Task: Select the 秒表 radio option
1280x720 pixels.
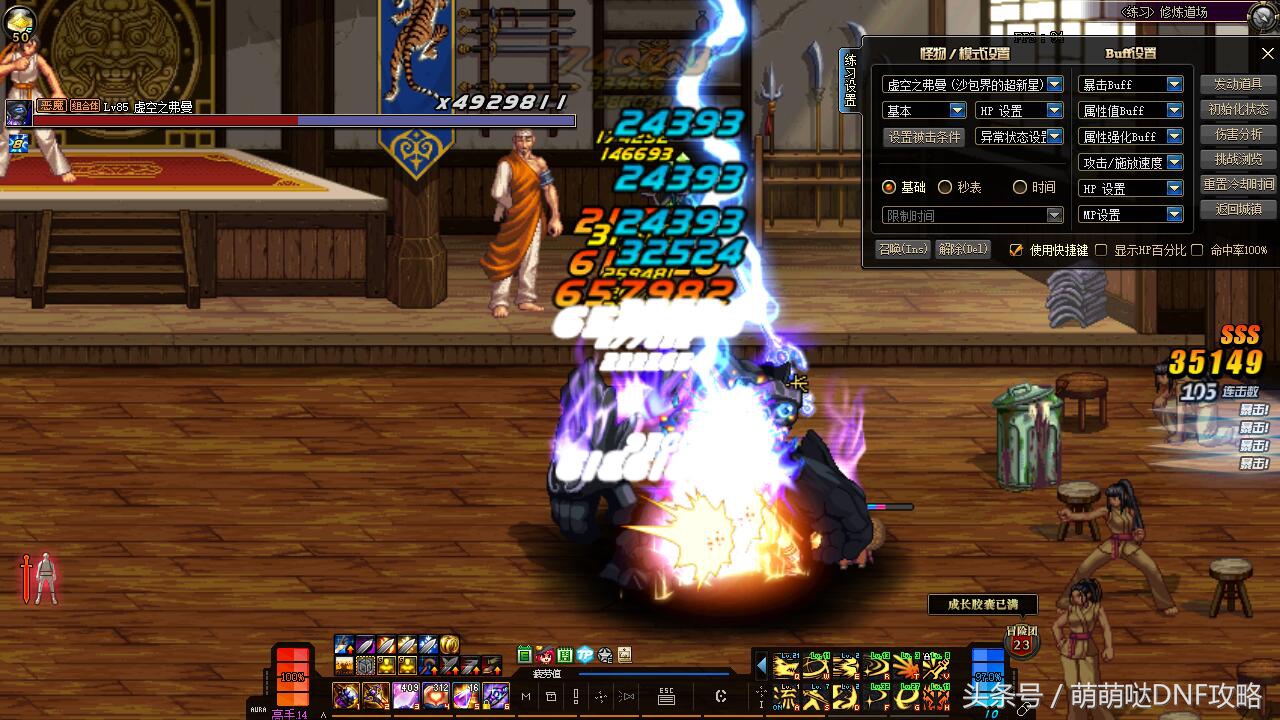Action: tap(945, 188)
